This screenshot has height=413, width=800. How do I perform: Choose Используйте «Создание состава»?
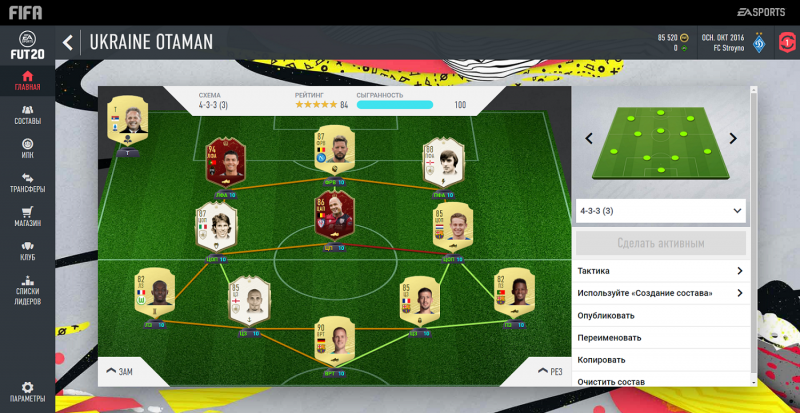pos(662,293)
